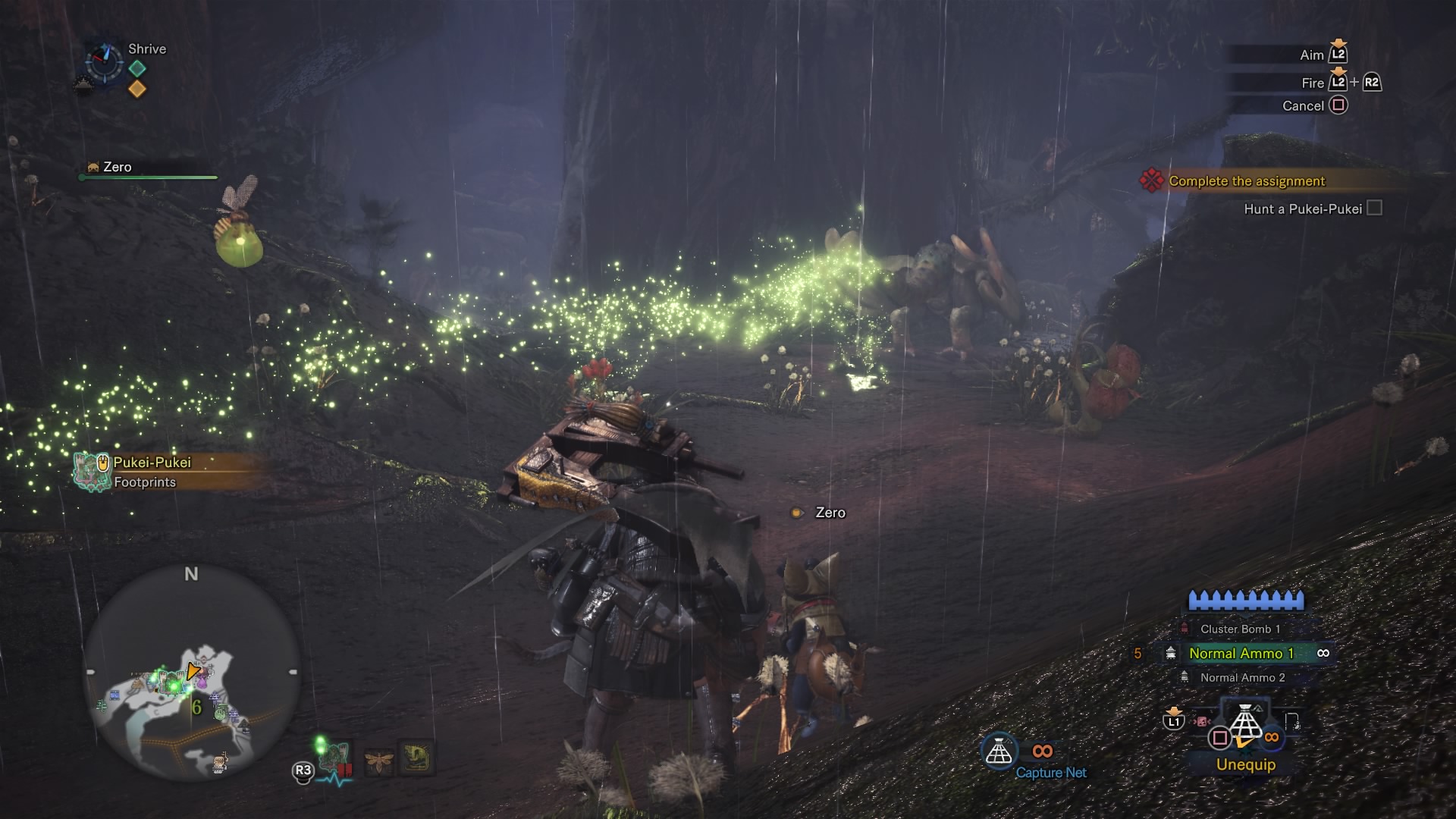Click the time-of-day clock icon
The width and height of the screenshot is (1456, 819).
click(104, 61)
